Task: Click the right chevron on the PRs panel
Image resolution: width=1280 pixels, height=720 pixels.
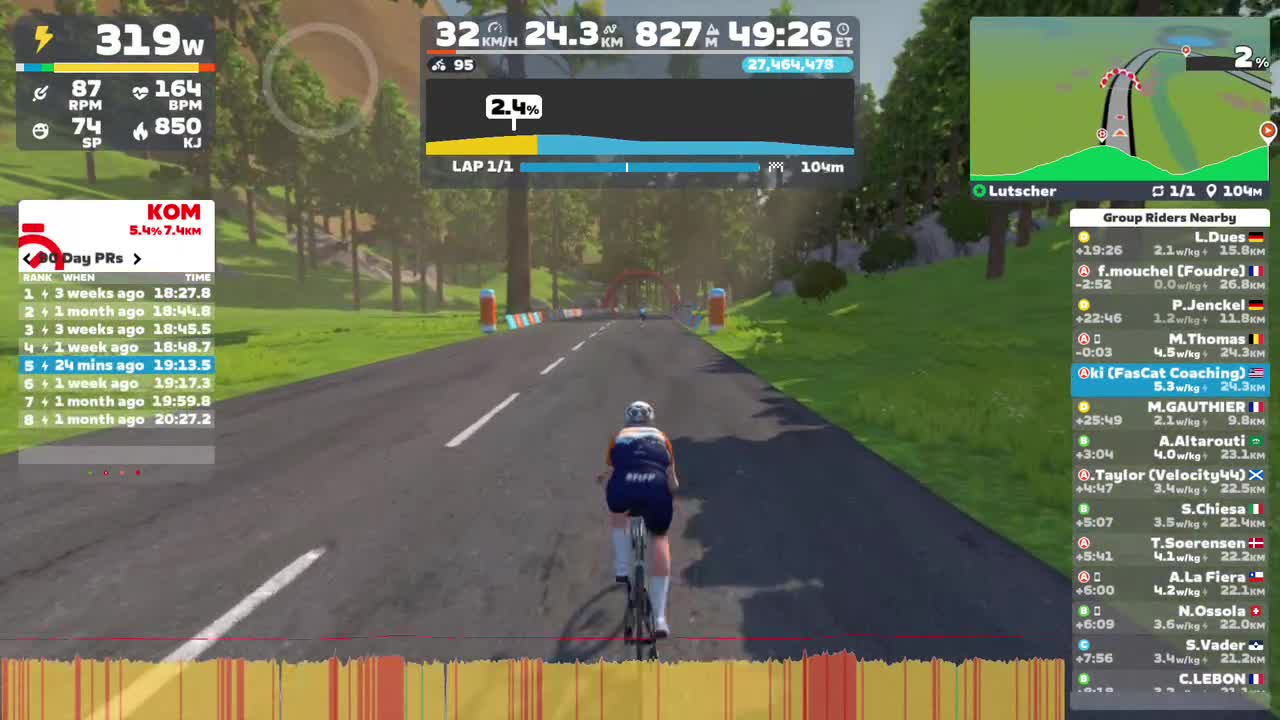Action: tap(138, 258)
